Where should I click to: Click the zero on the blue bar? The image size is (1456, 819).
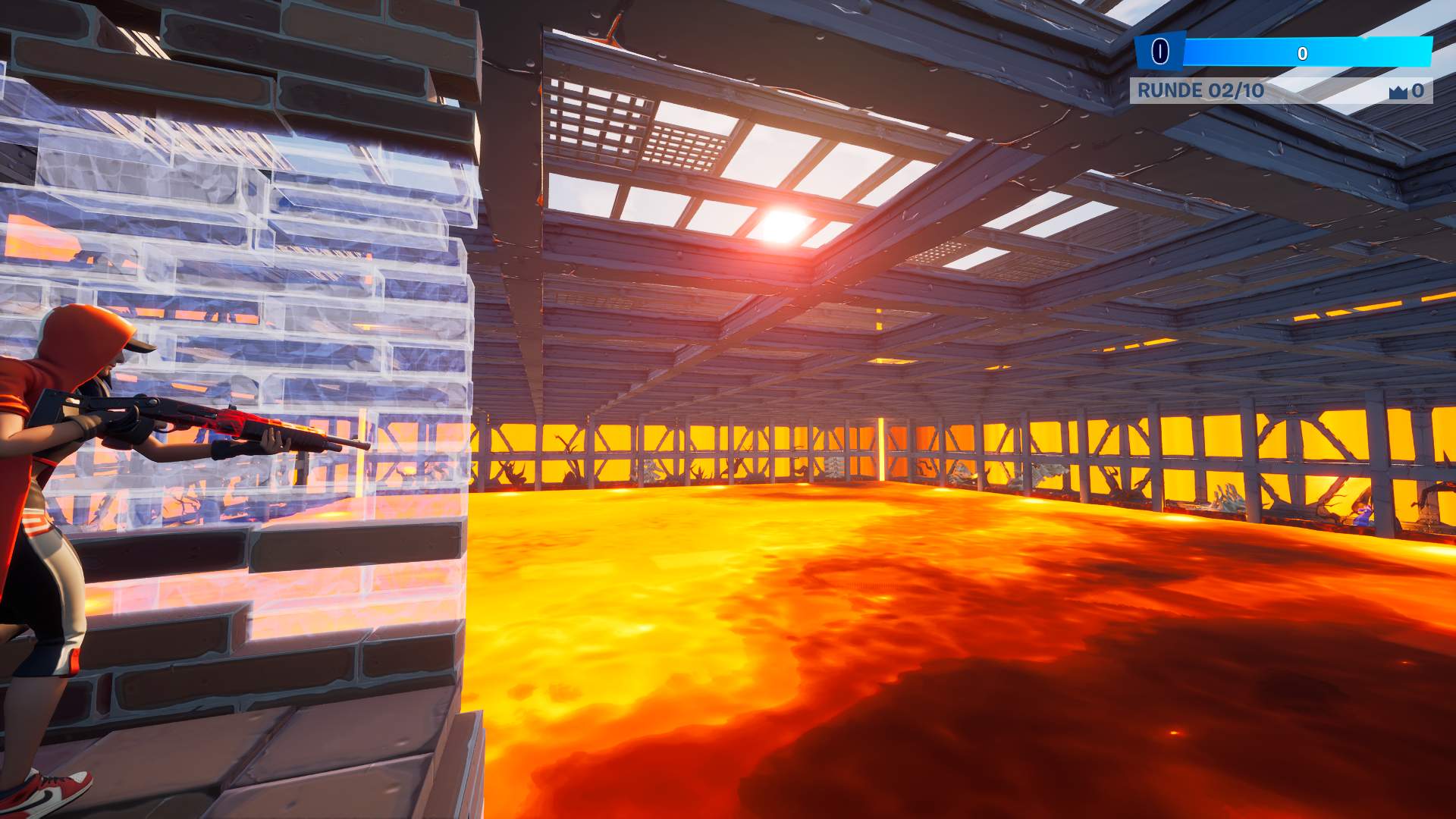tap(1302, 53)
